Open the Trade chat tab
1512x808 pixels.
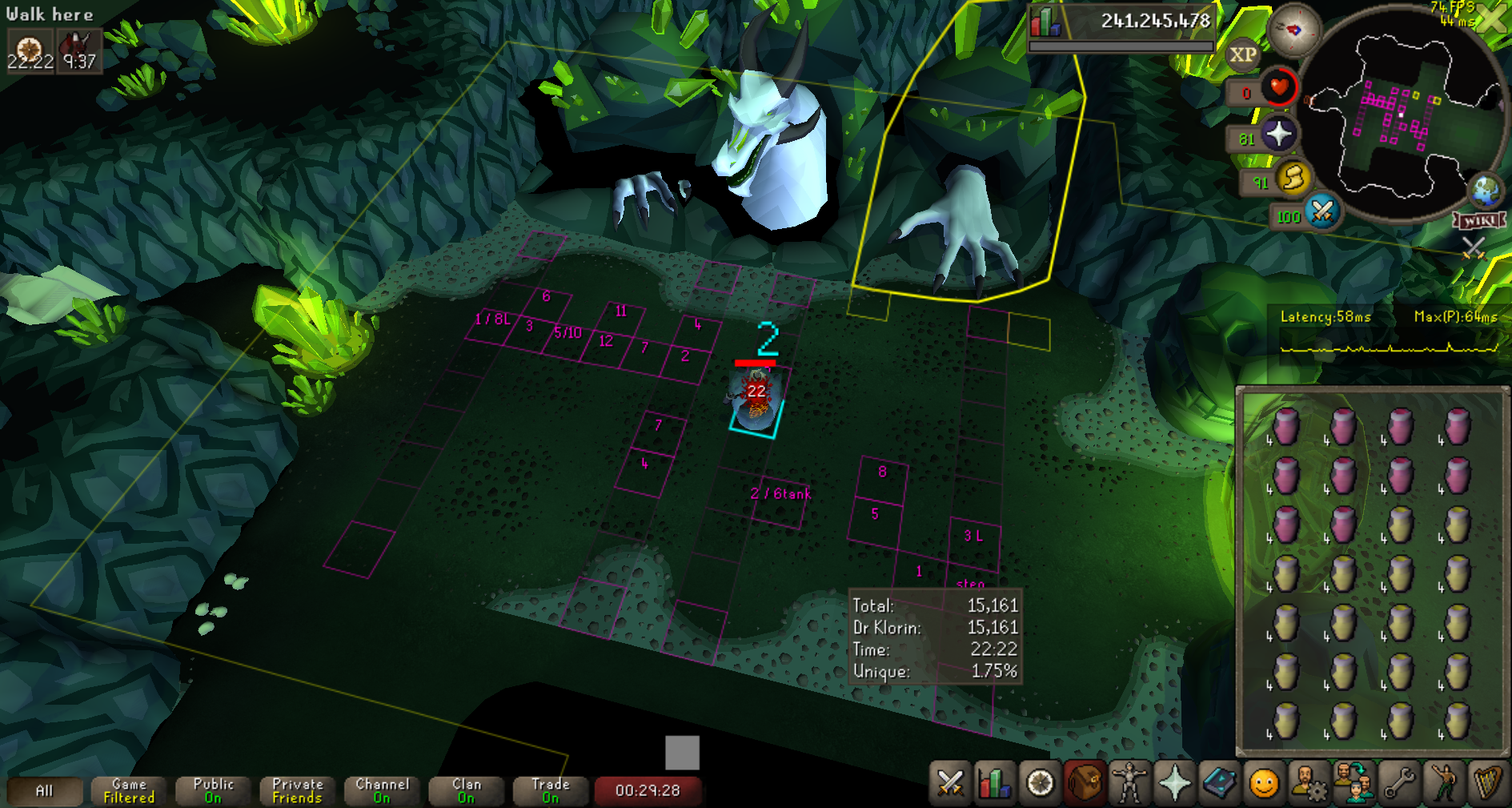coord(550,790)
